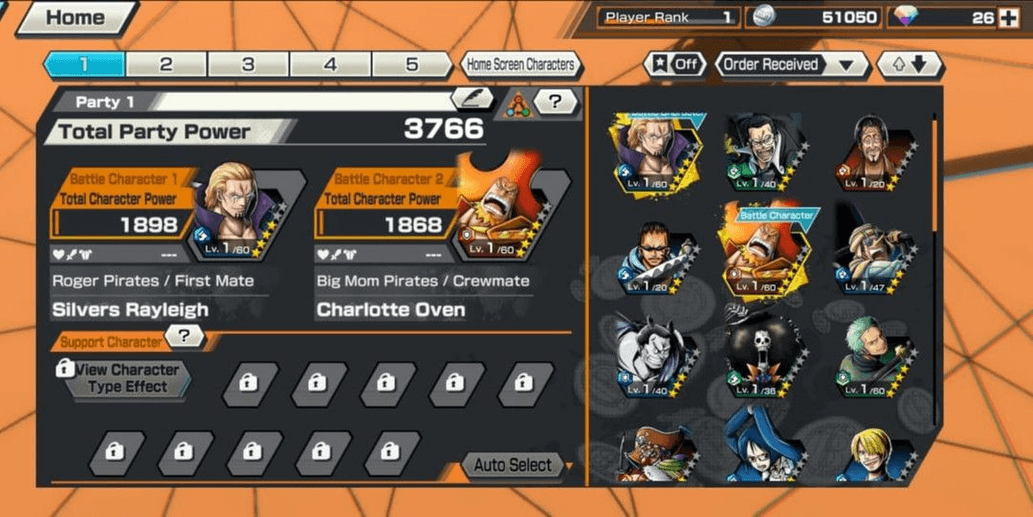The image size is (1033, 517).
Task: Open party tab 4
Action: 330,65
